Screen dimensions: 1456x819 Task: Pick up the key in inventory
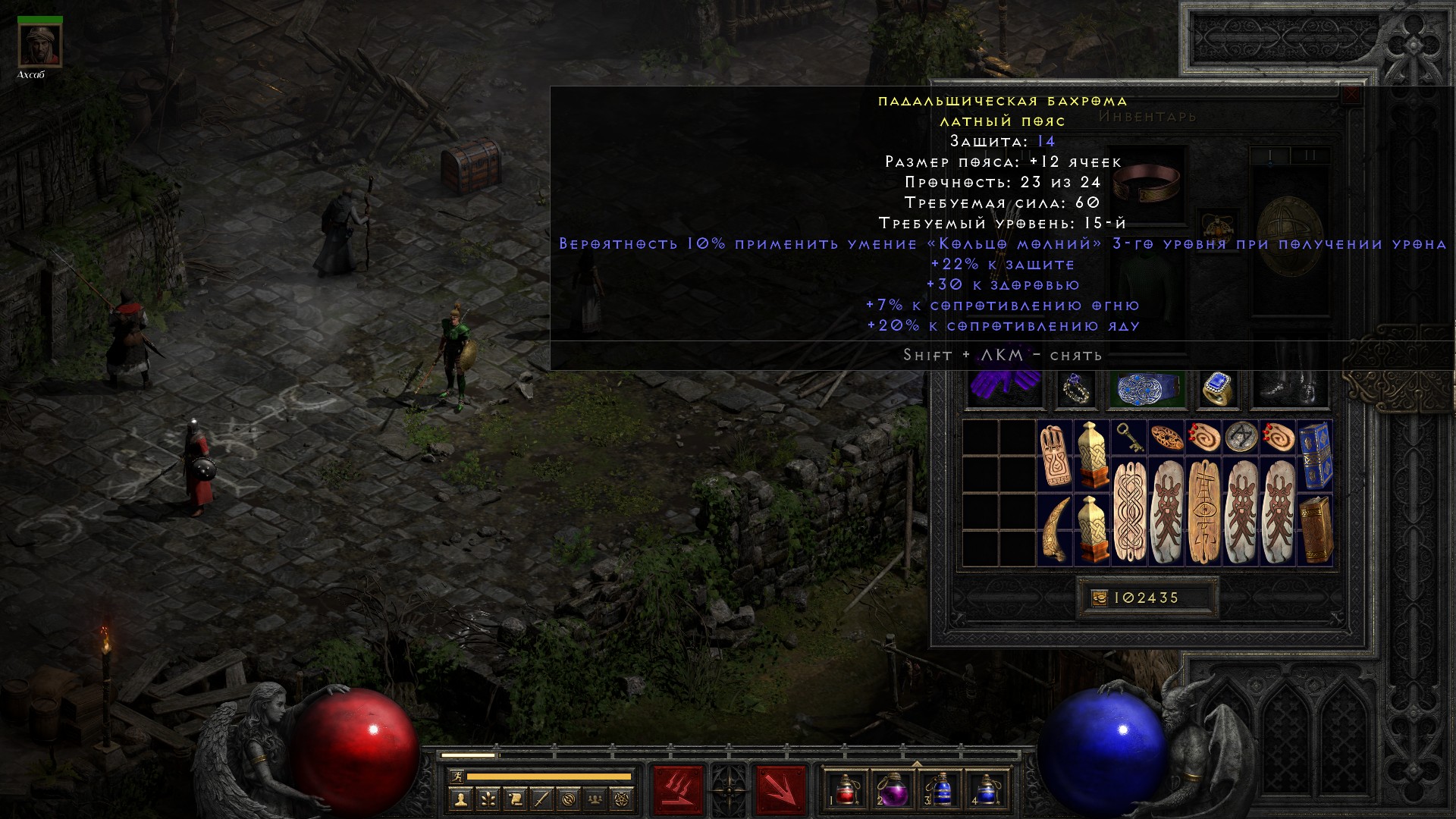[1128, 438]
